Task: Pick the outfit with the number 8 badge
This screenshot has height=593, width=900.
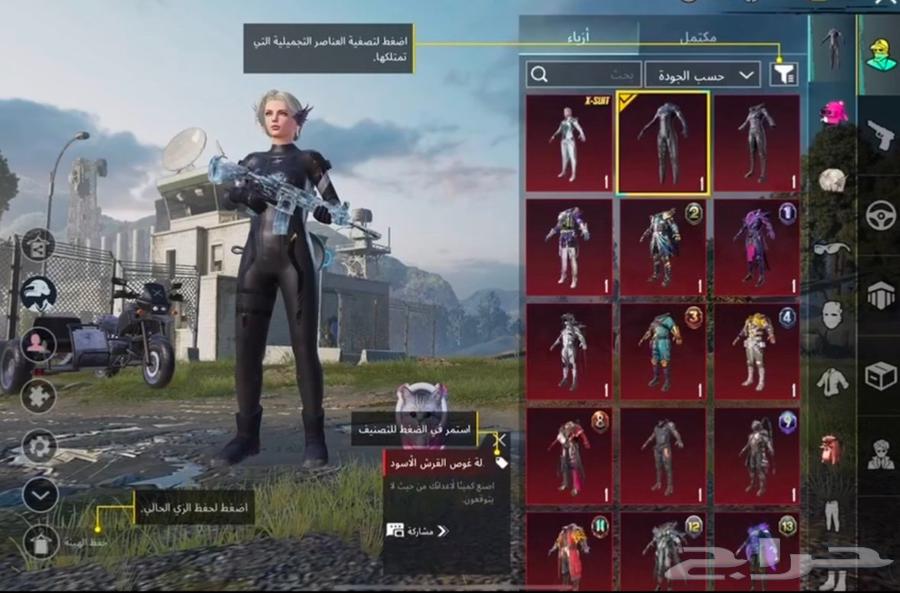Action: (x=569, y=455)
